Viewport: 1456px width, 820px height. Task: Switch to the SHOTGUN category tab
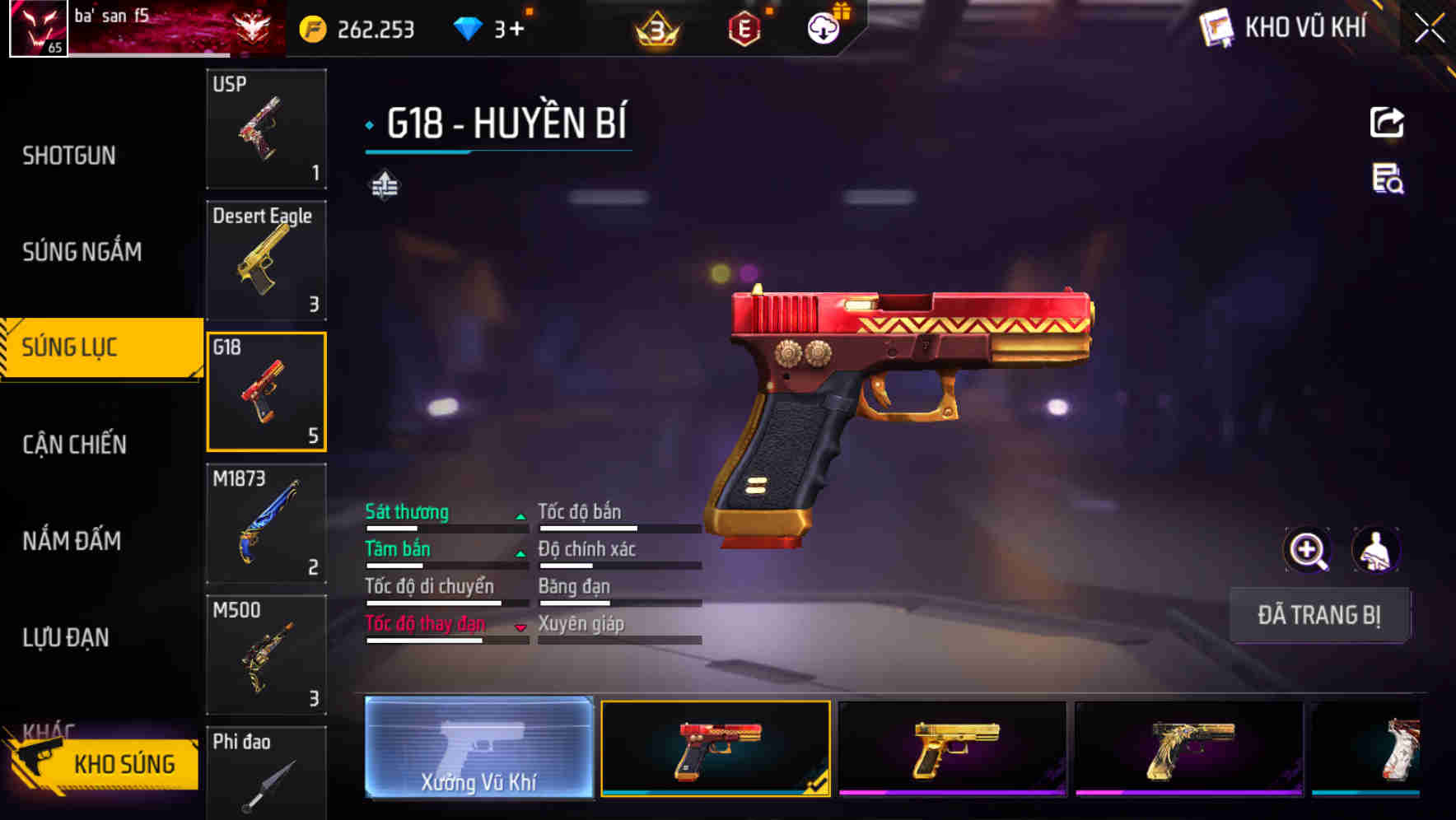click(x=70, y=156)
